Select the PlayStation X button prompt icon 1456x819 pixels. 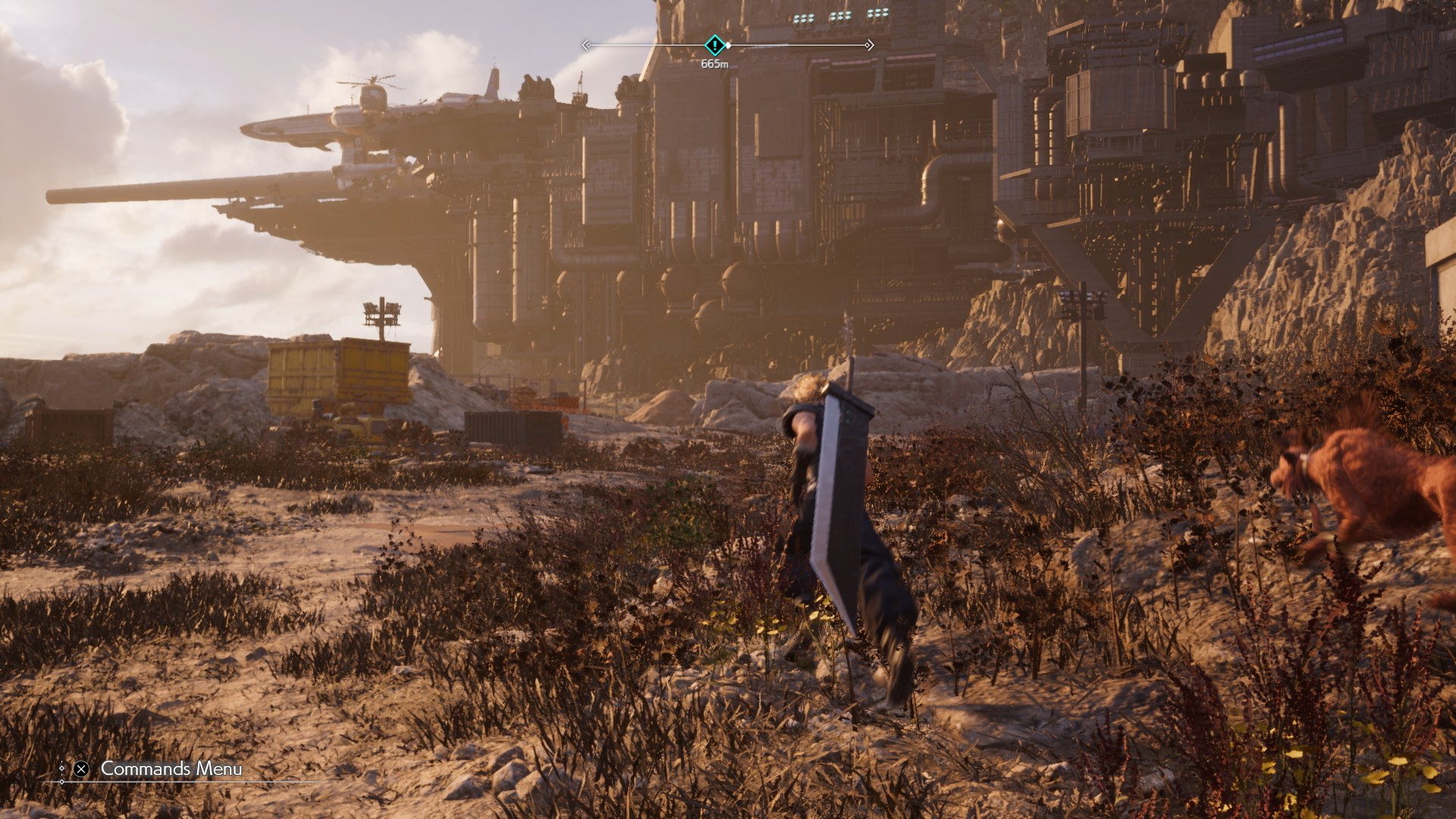tap(82, 769)
